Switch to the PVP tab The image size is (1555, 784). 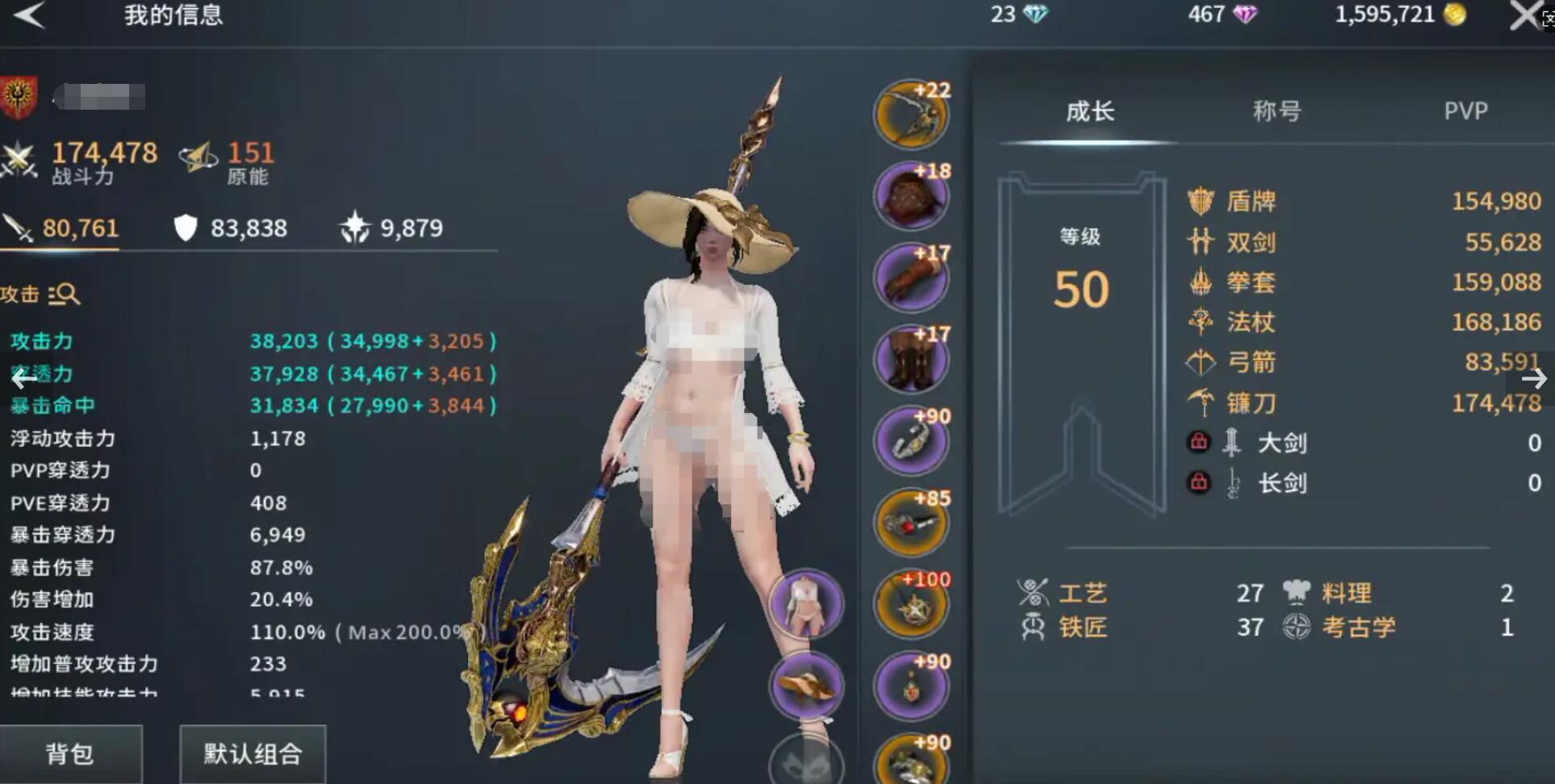click(1466, 111)
